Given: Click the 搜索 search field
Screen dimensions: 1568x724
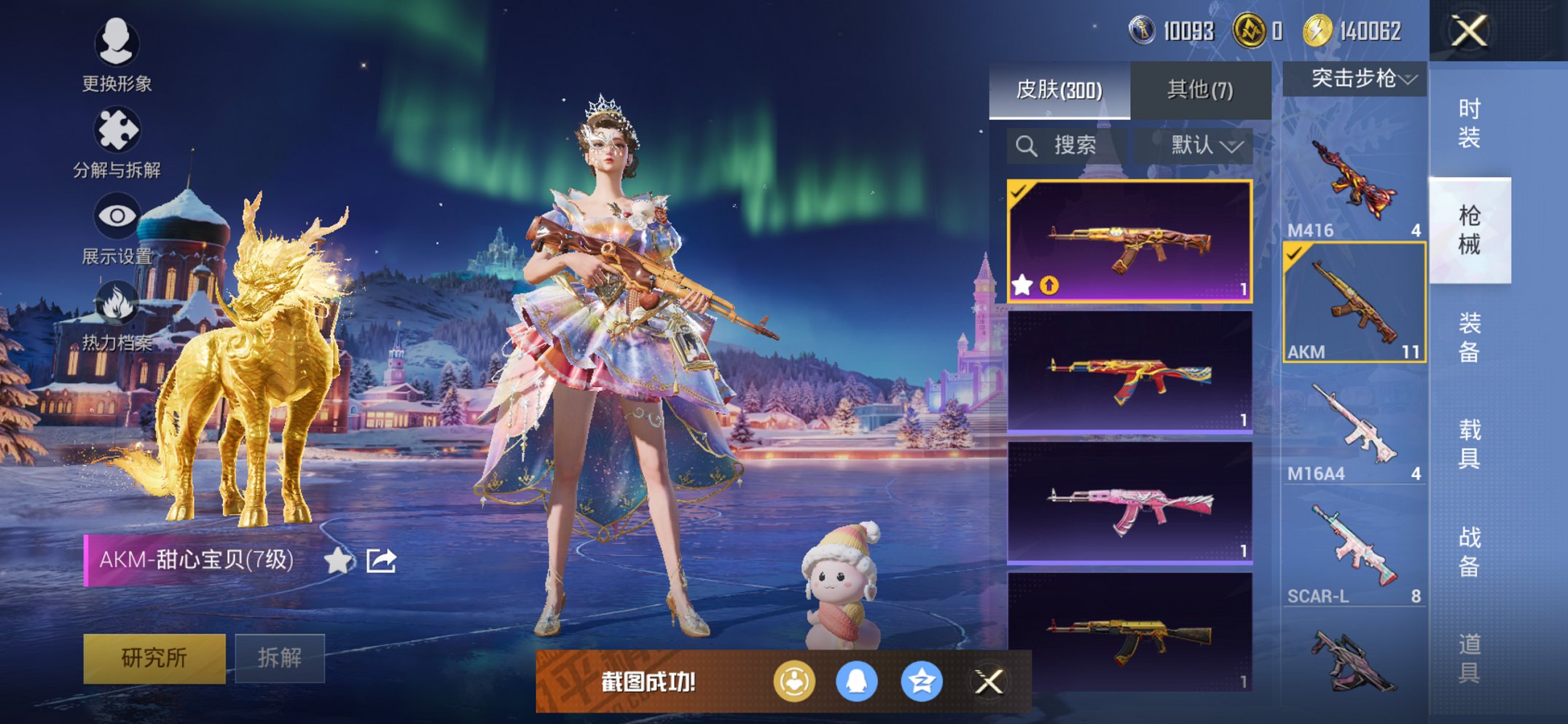Looking at the screenshot, I should tap(1067, 146).
